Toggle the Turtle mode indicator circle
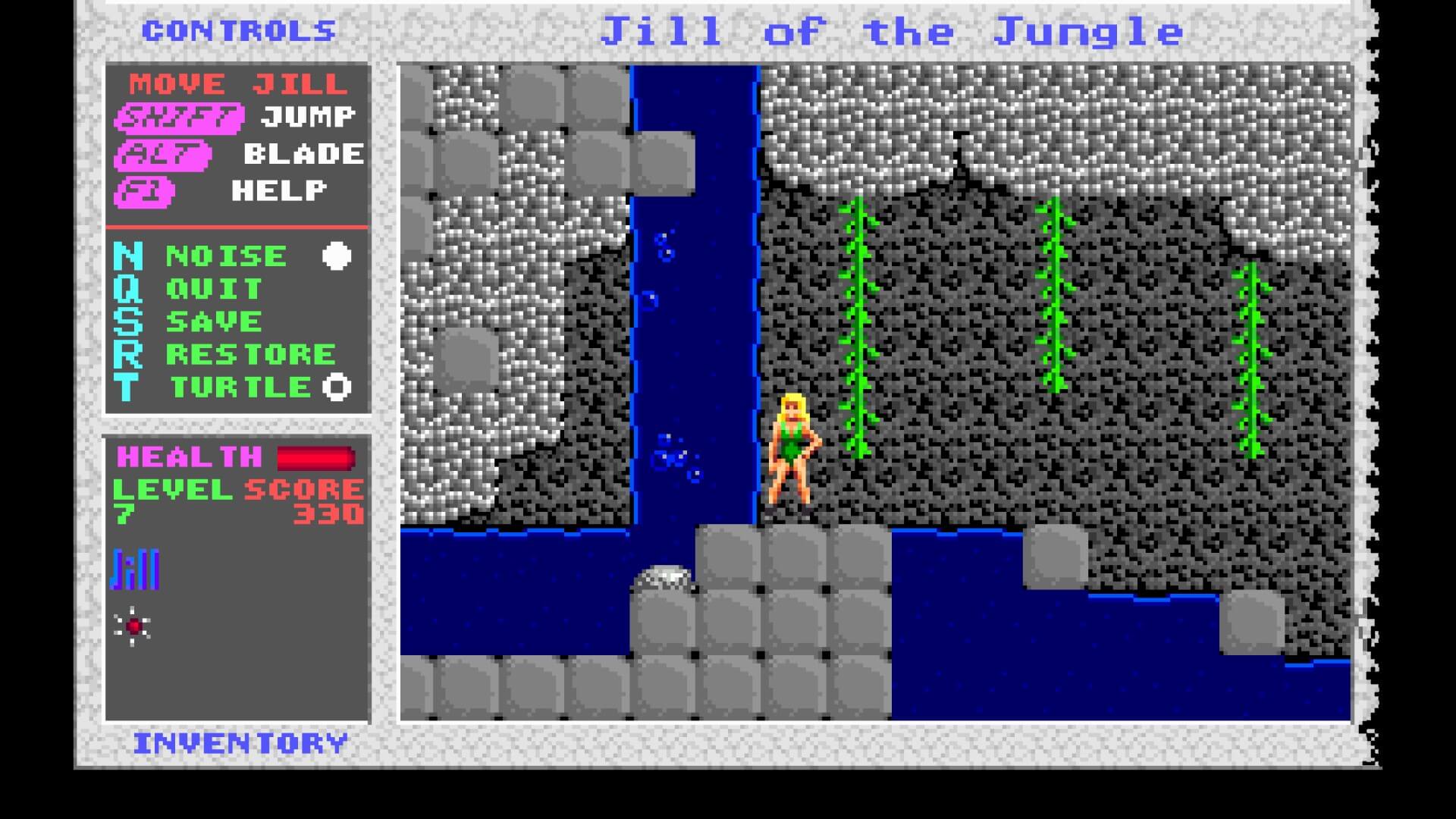This screenshot has width=1456, height=819. [x=334, y=387]
